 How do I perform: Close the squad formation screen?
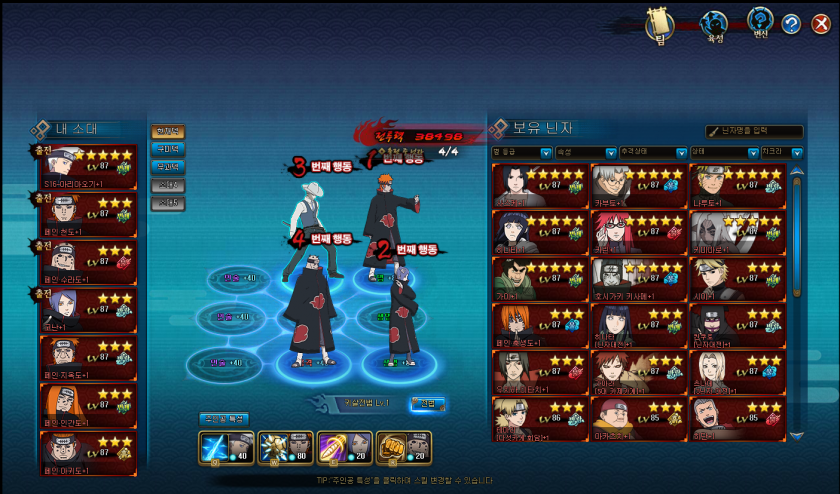click(x=820, y=24)
